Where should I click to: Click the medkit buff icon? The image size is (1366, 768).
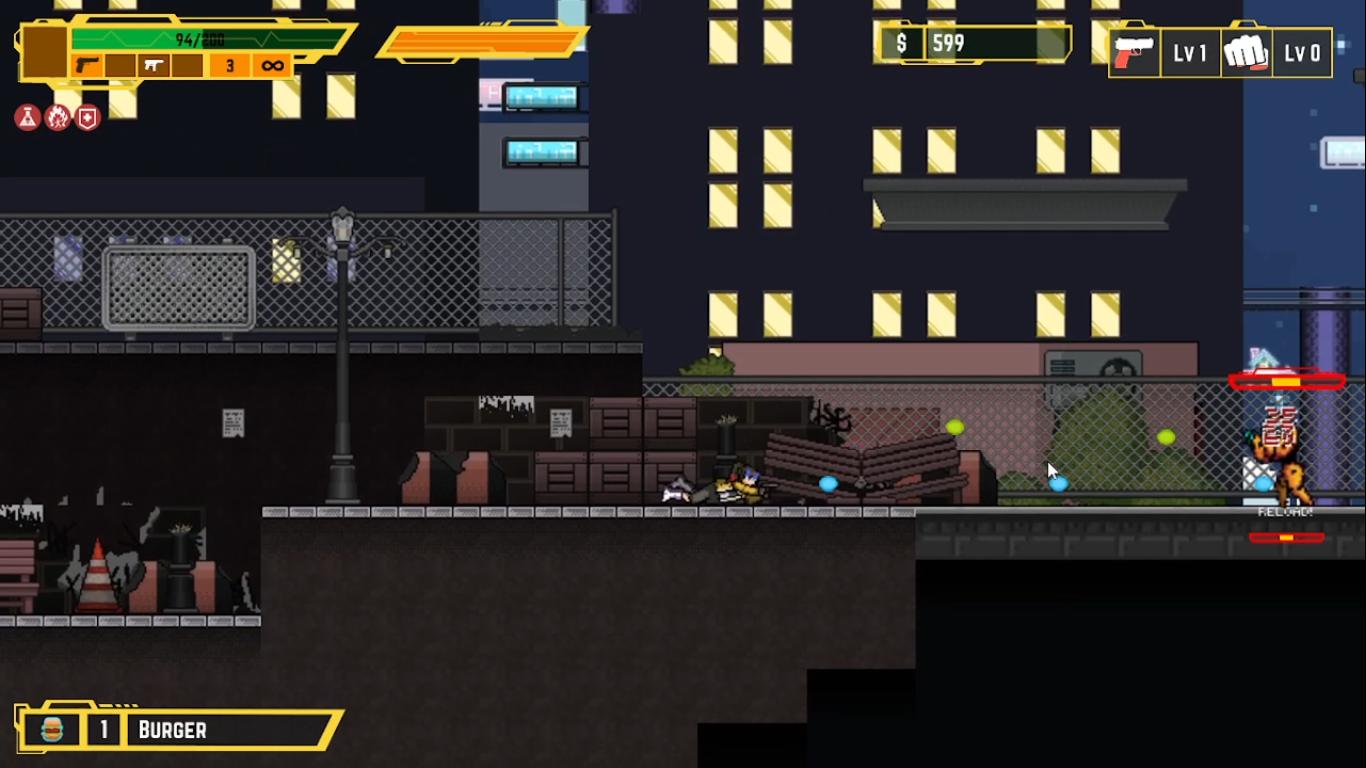pos(88,118)
